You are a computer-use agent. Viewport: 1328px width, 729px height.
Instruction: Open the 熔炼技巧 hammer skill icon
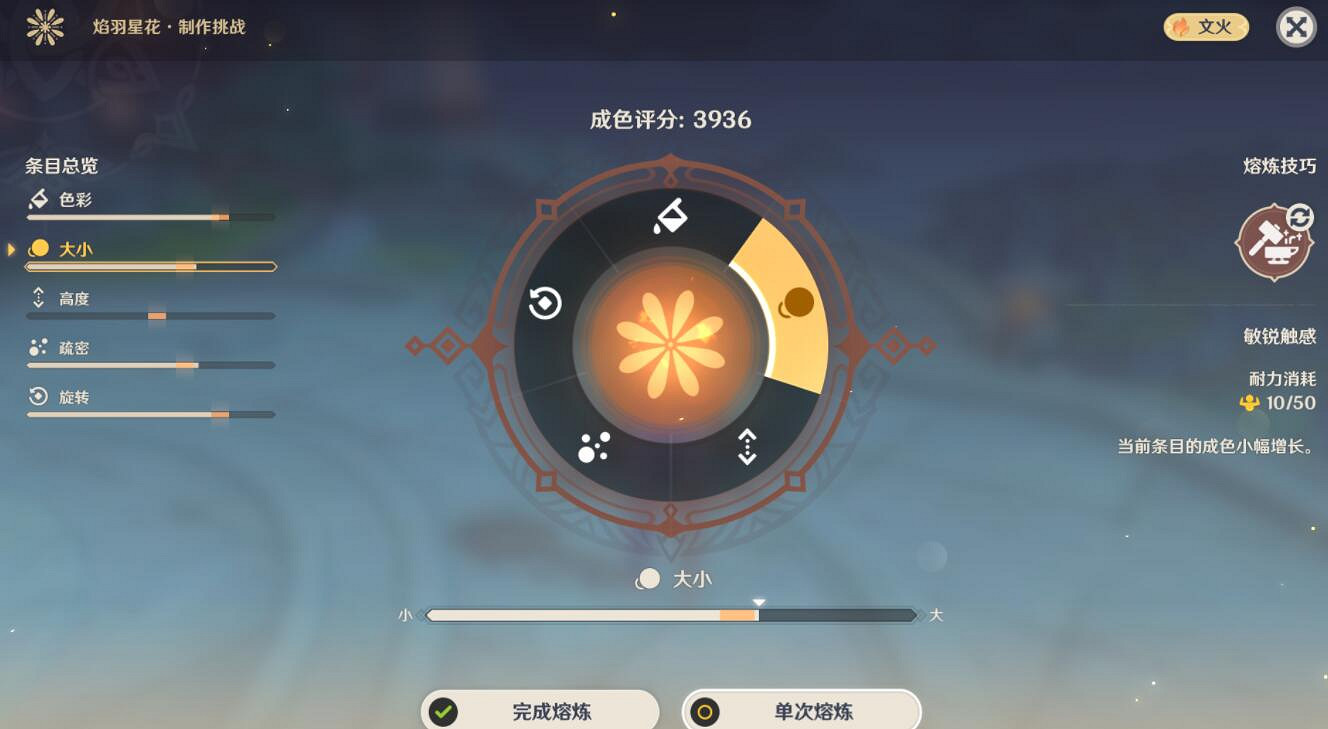pos(1273,243)
